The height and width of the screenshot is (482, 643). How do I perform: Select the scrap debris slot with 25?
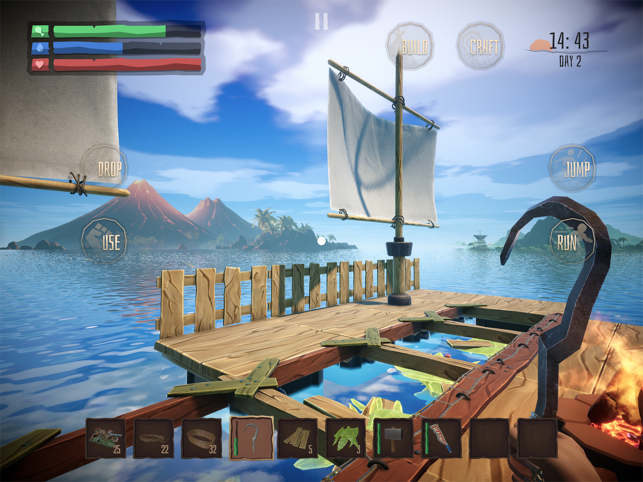[x=106, y=437]
